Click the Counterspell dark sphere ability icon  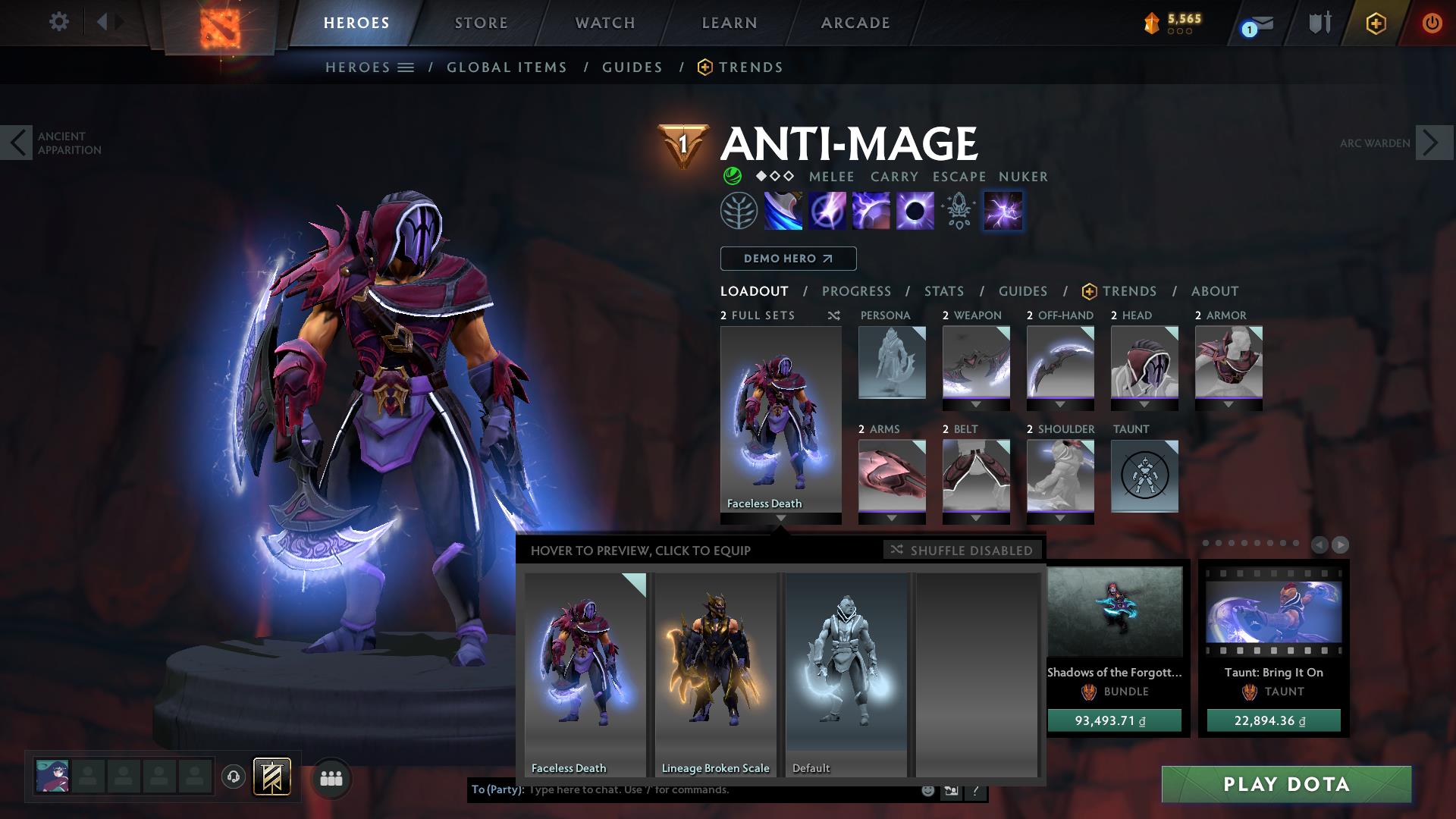point(916,212)
